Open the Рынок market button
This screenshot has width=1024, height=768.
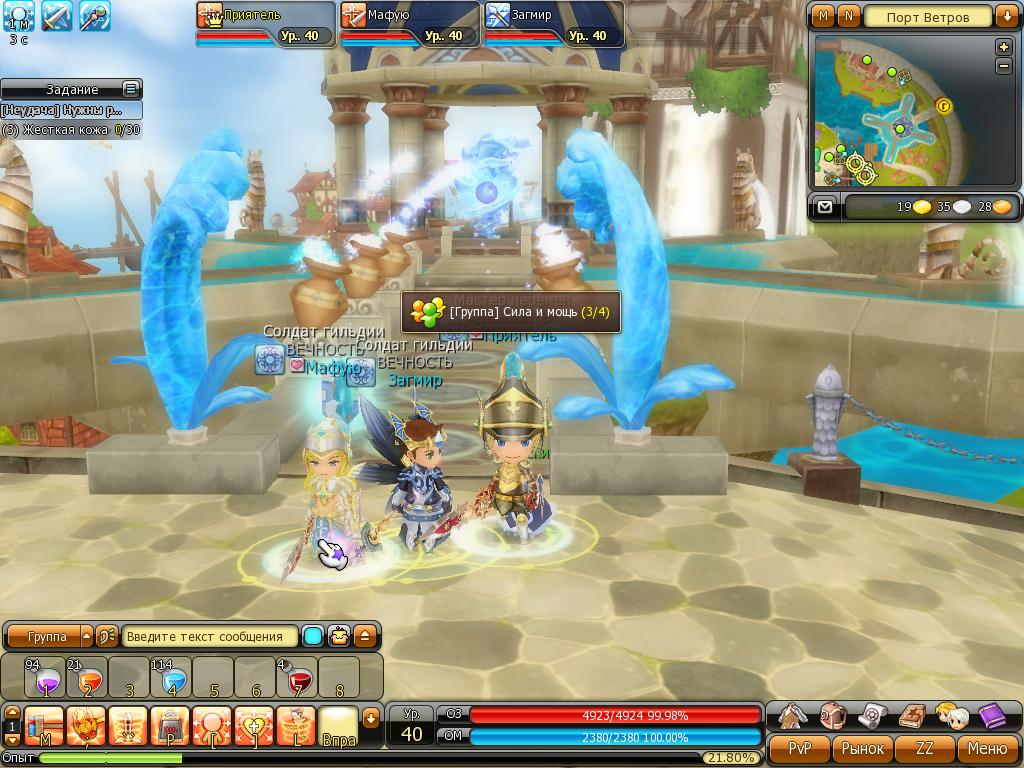coord(862,748)
